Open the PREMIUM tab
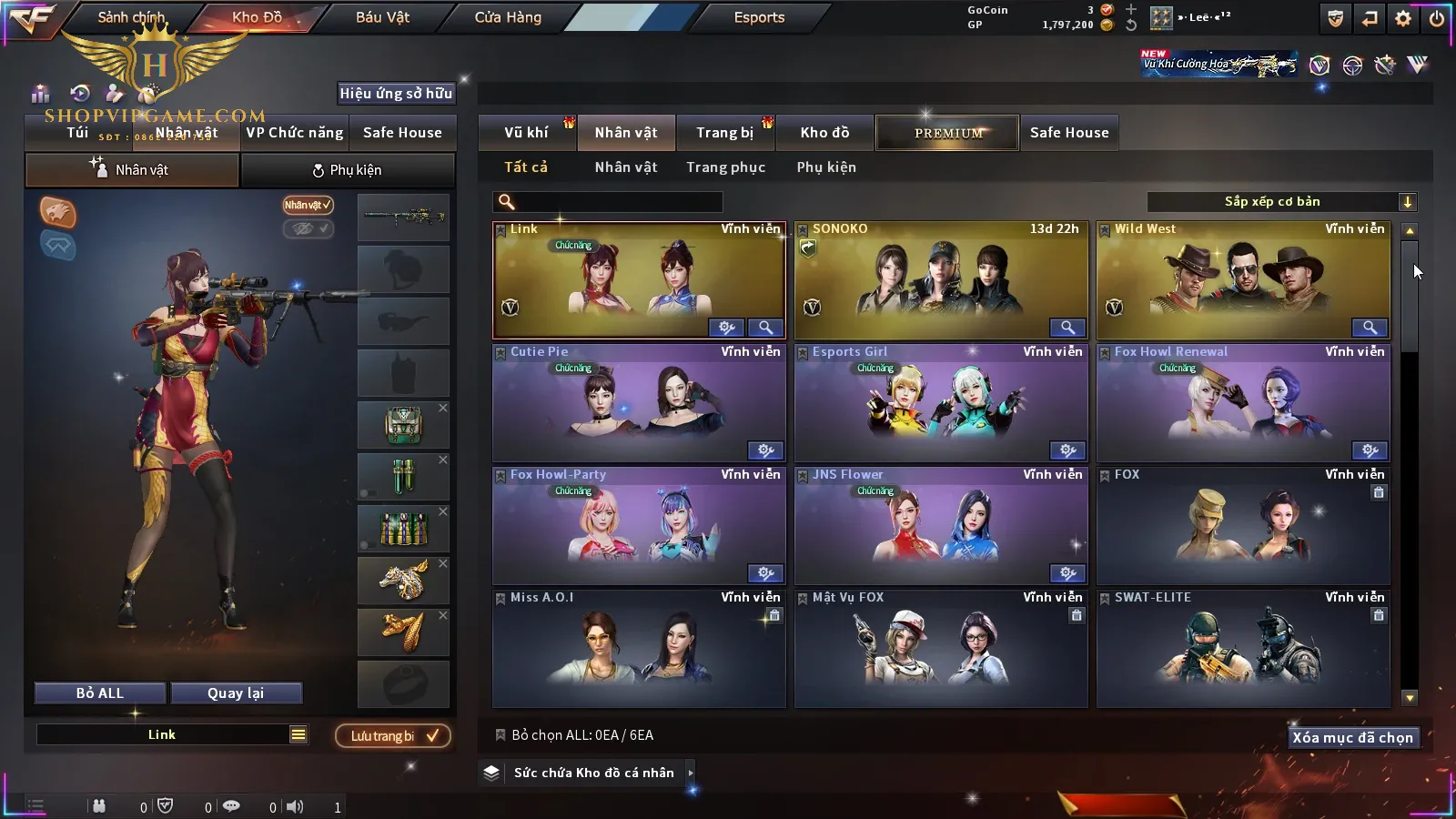Screen dimensions: 1456x819 coord(948,133)
